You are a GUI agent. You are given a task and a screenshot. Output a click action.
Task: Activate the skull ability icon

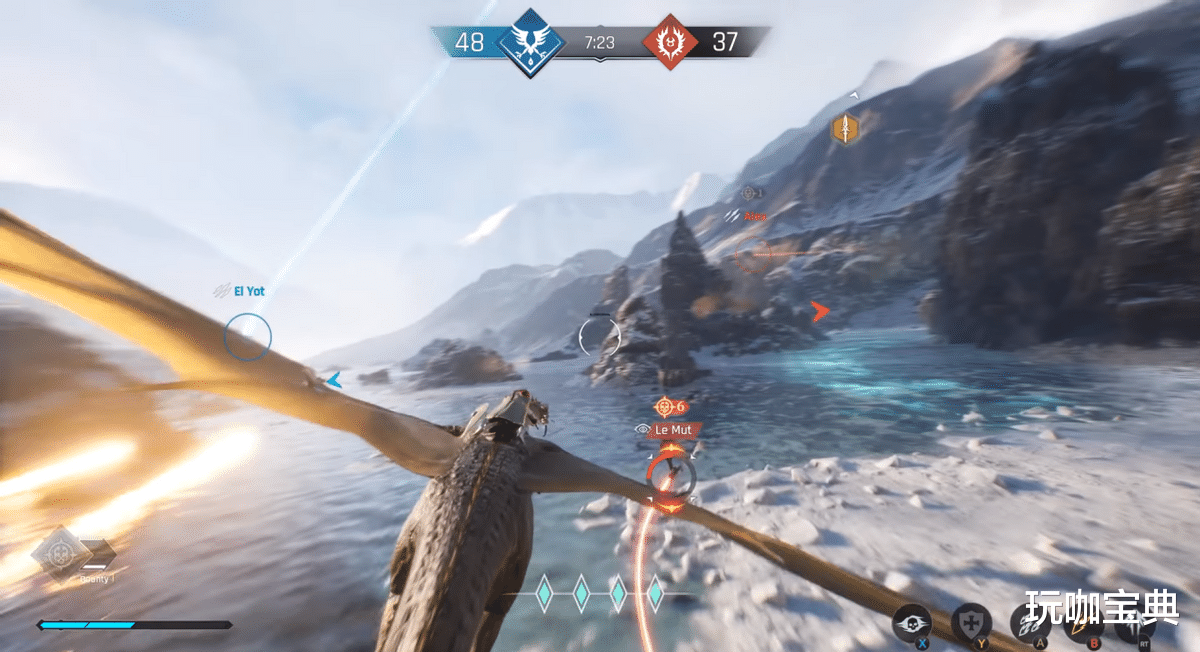point(912,623)
